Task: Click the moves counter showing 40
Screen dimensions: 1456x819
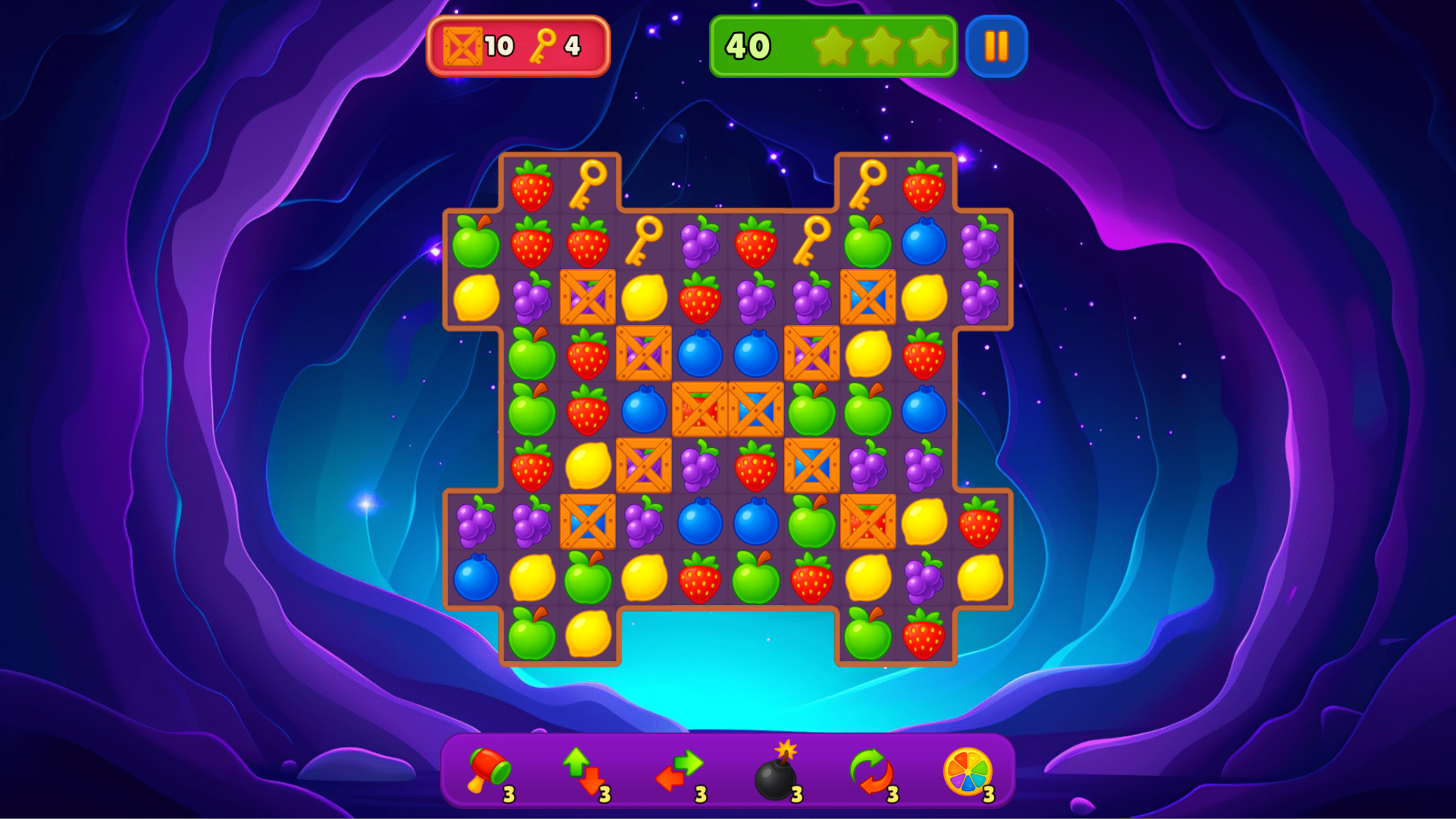Action: coord(747,45)
